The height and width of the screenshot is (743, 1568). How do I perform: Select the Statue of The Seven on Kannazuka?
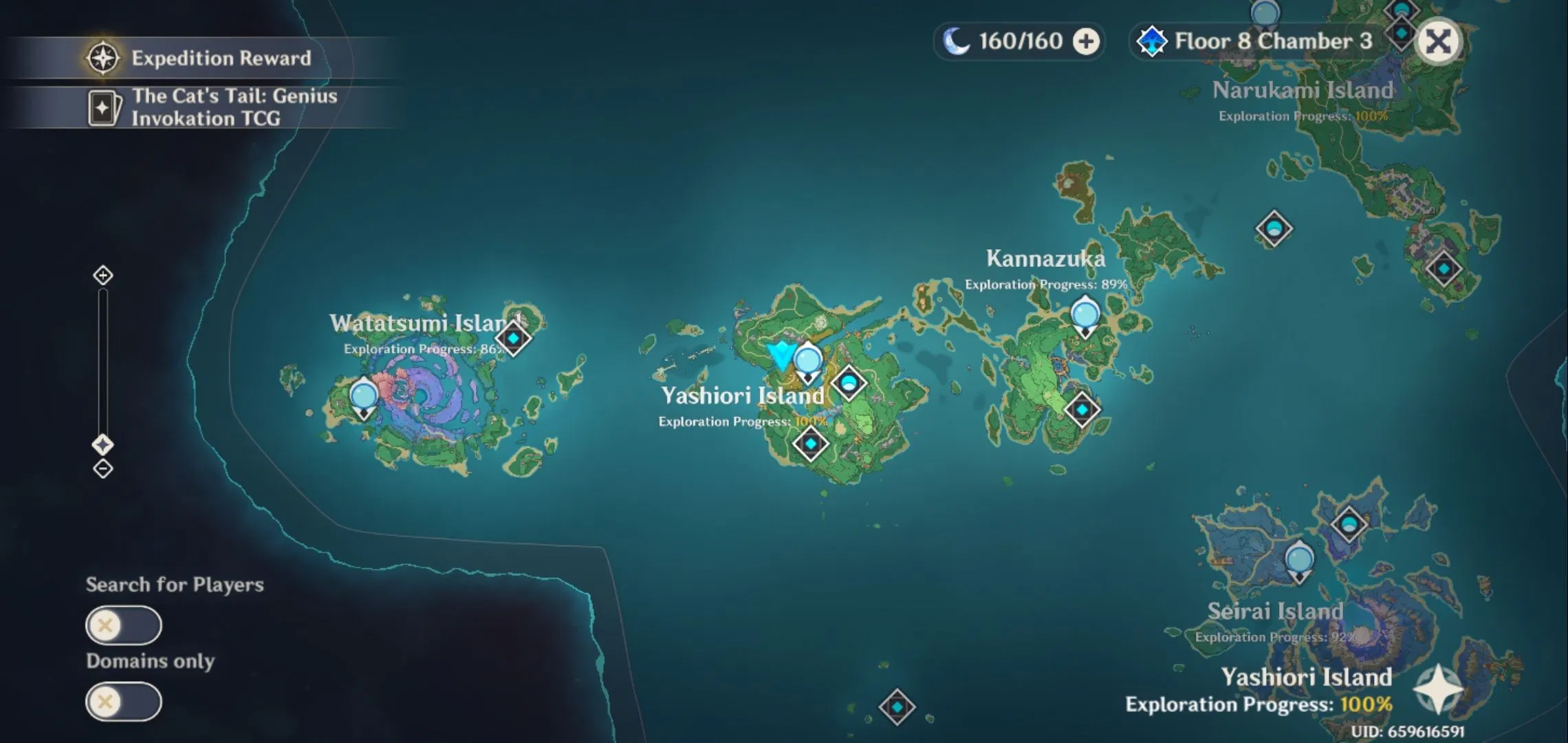[1085, 316]
